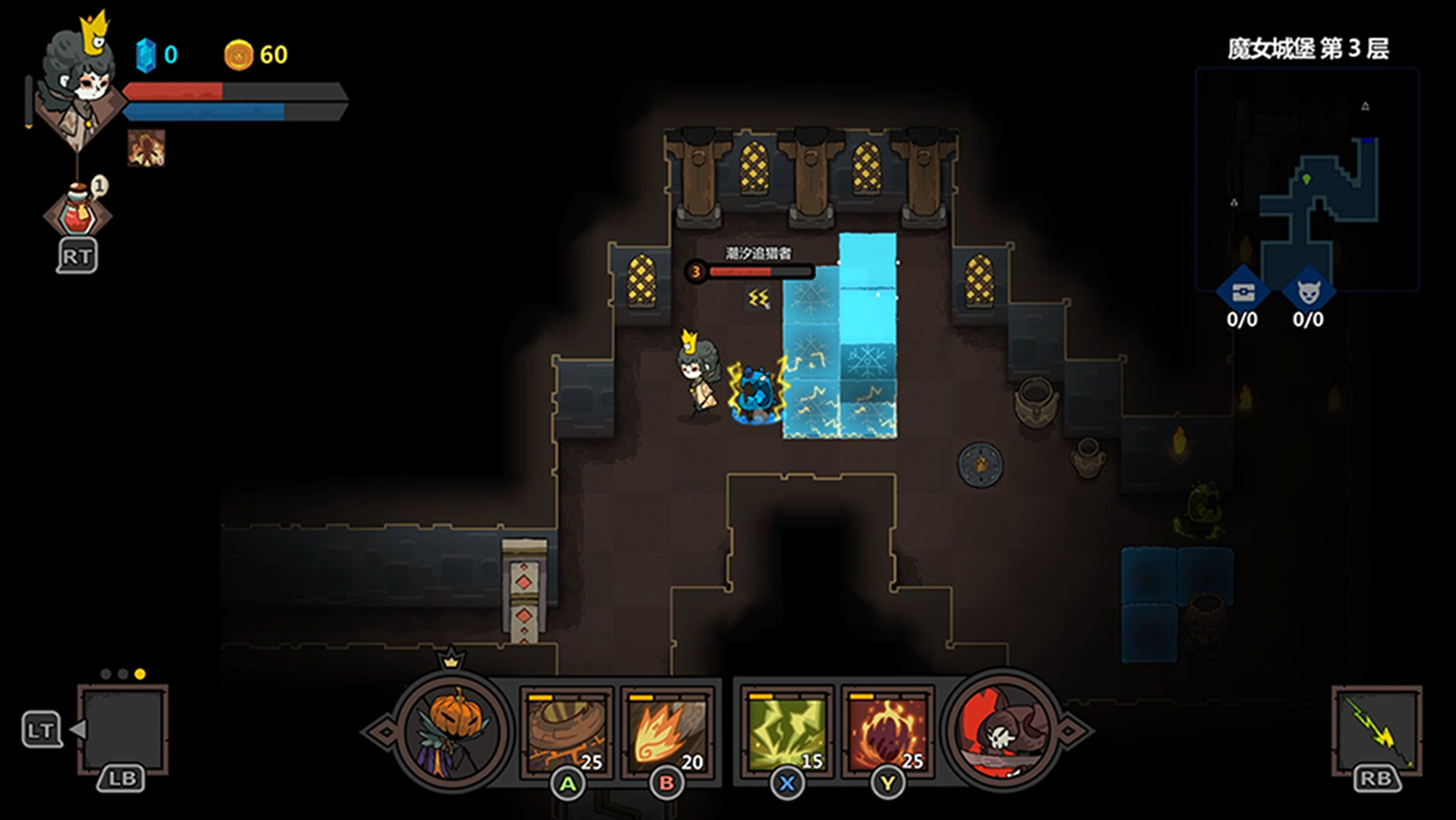Click the empty item slot panel
Viewport: 1456px width, 820px height.
point(122,728)
